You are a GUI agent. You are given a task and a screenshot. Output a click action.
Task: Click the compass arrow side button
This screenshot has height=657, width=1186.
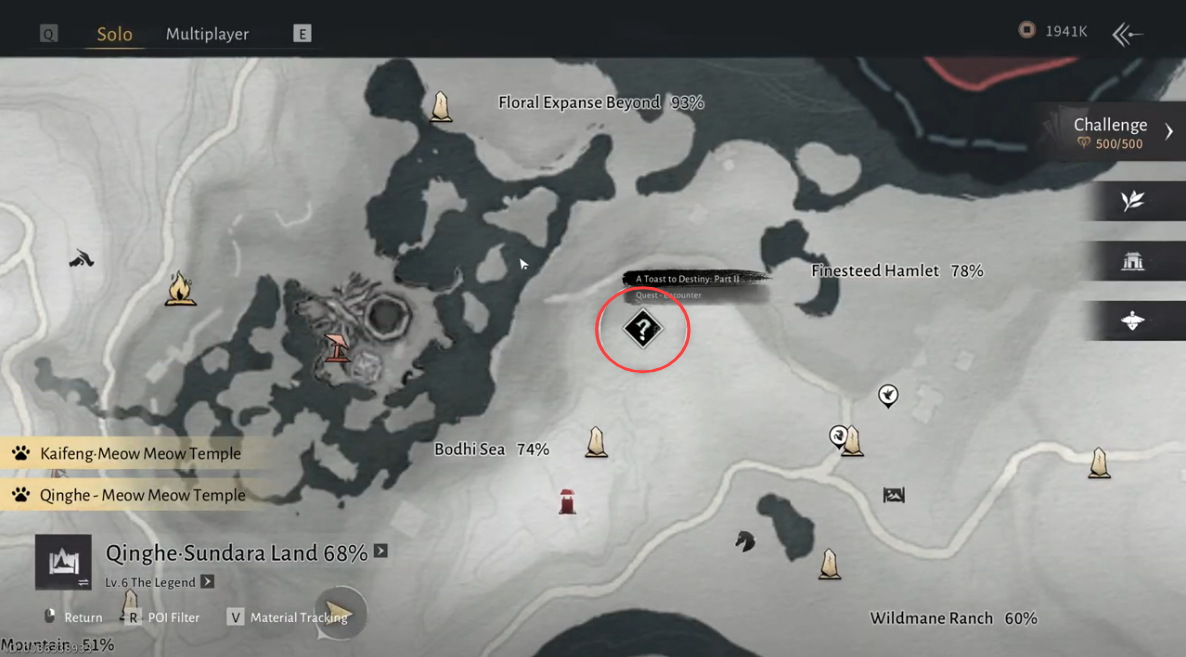pos(1133,321)
